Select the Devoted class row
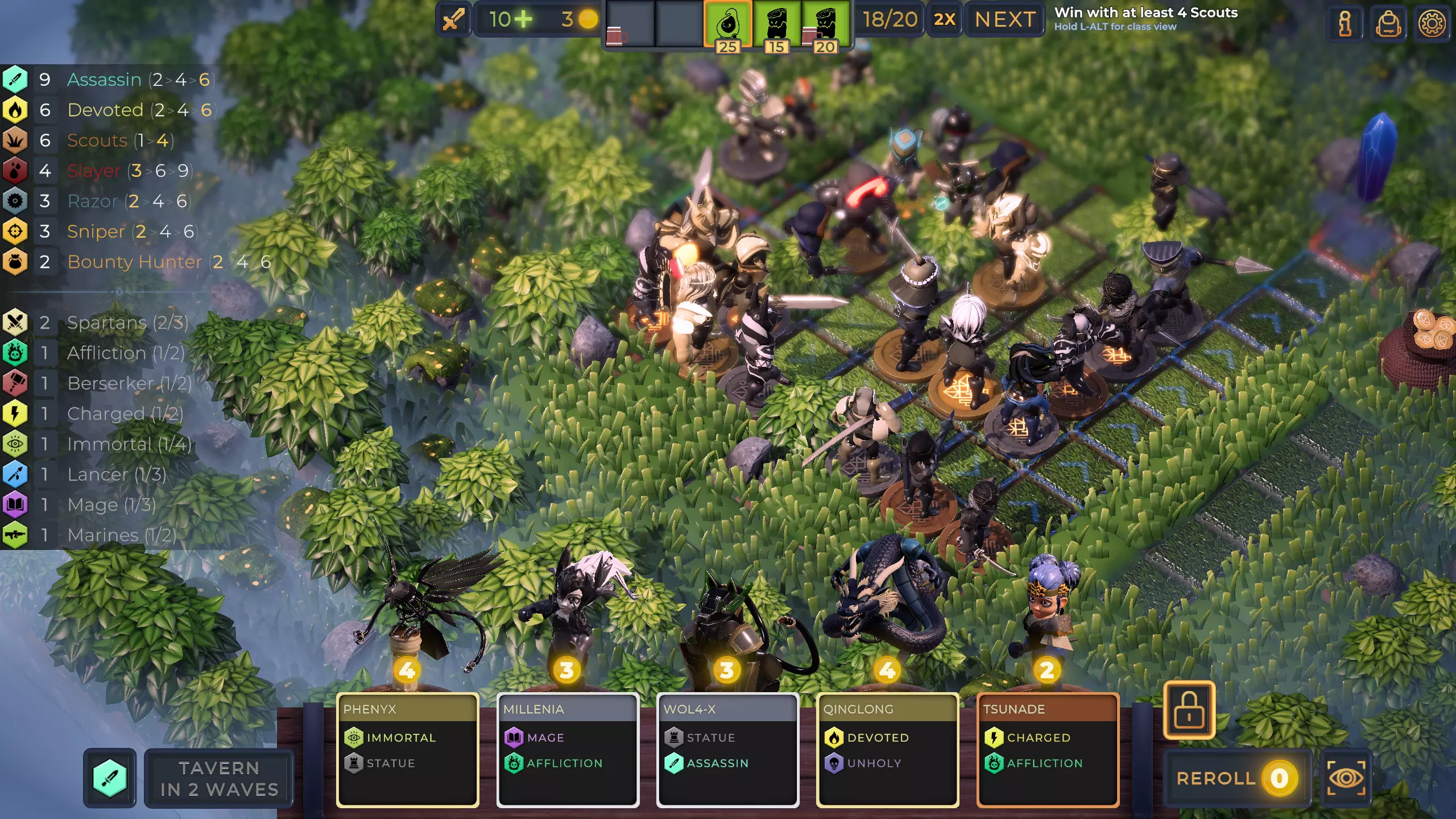 [105, 110]
